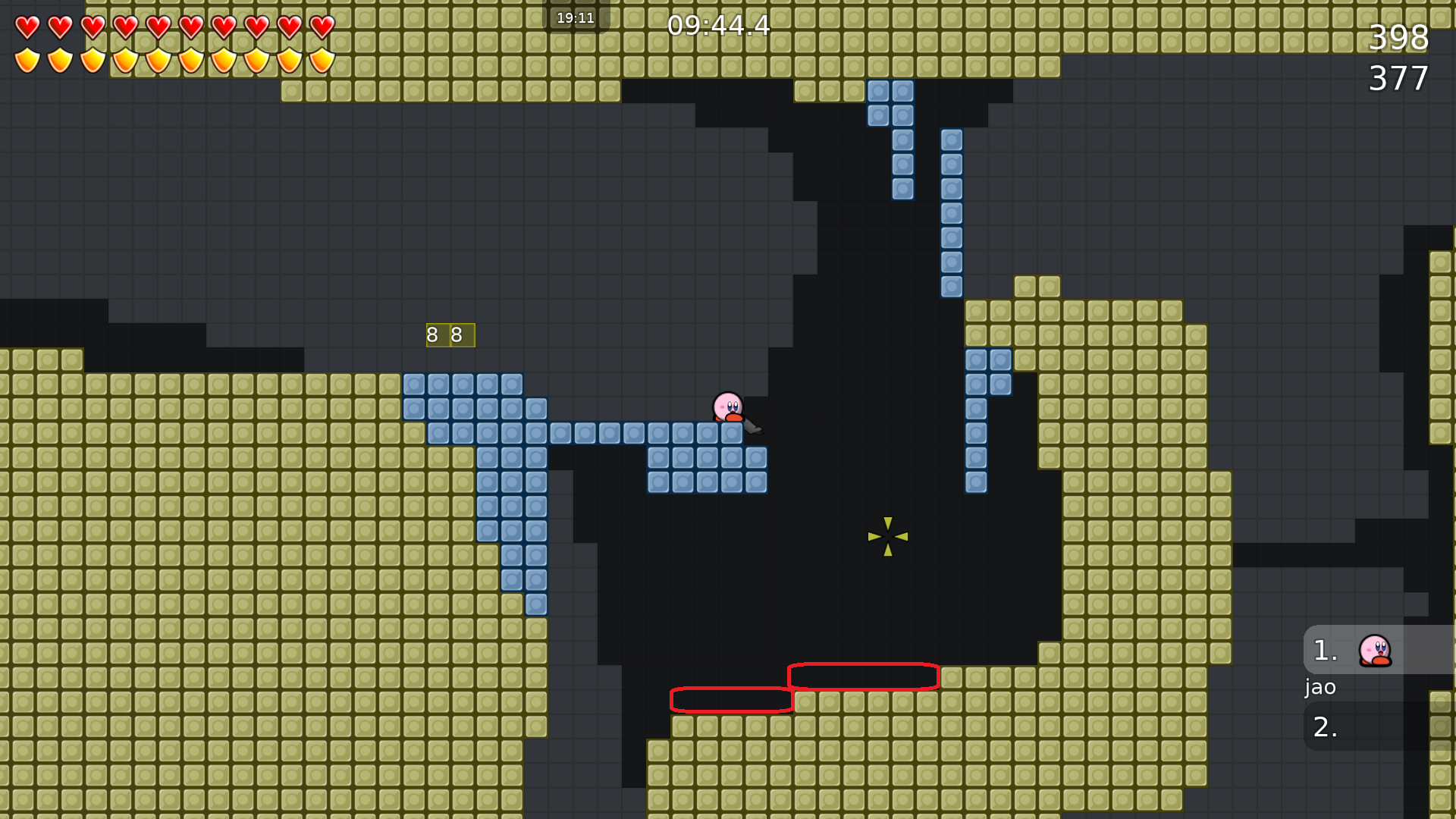This screenshot has width=1456, height=819.
Task: Select the first yellow shield icon
Action: [x=27, y=61]
